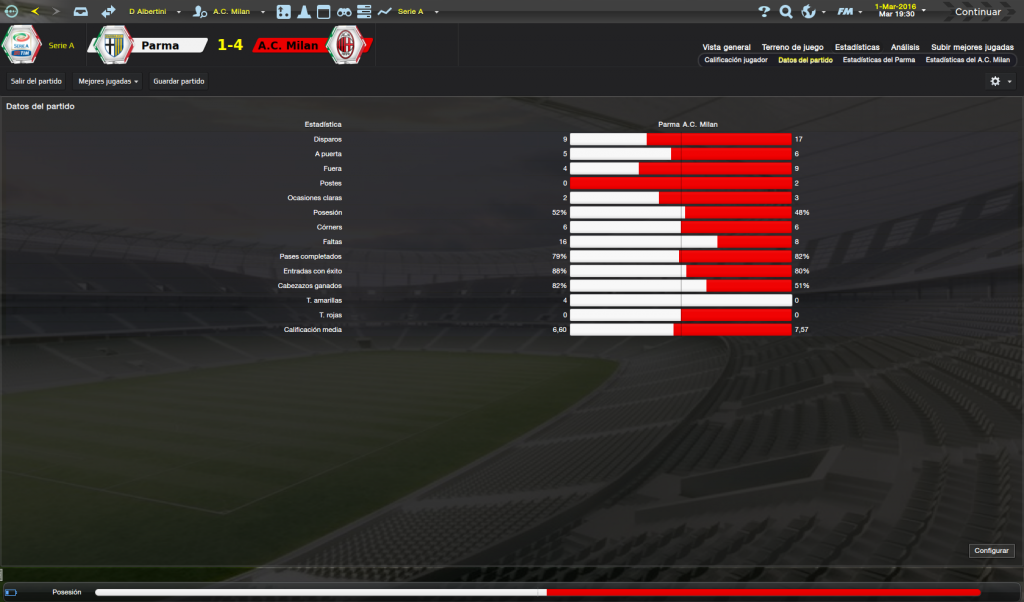Viewport: 1024px width, 602px height.
Task: Open the A.C. Milan club menu
Action: [230, 12]
